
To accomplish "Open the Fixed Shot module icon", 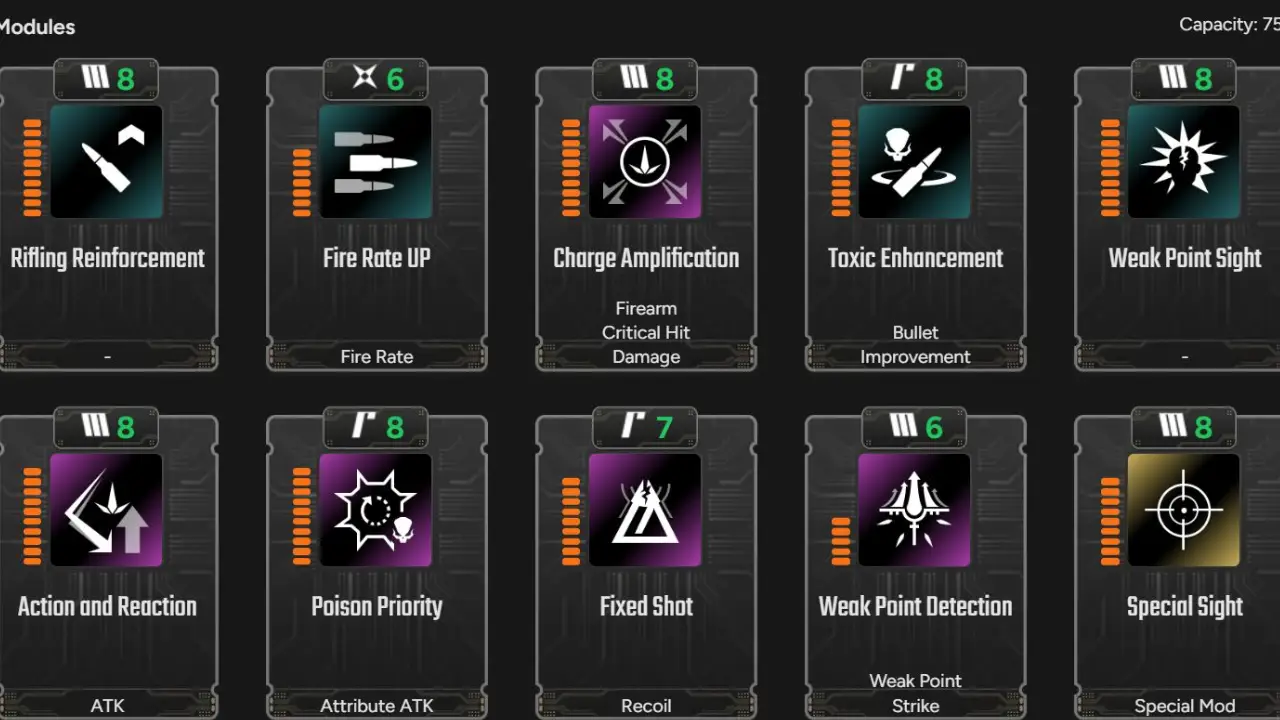I will coord(645,510).
